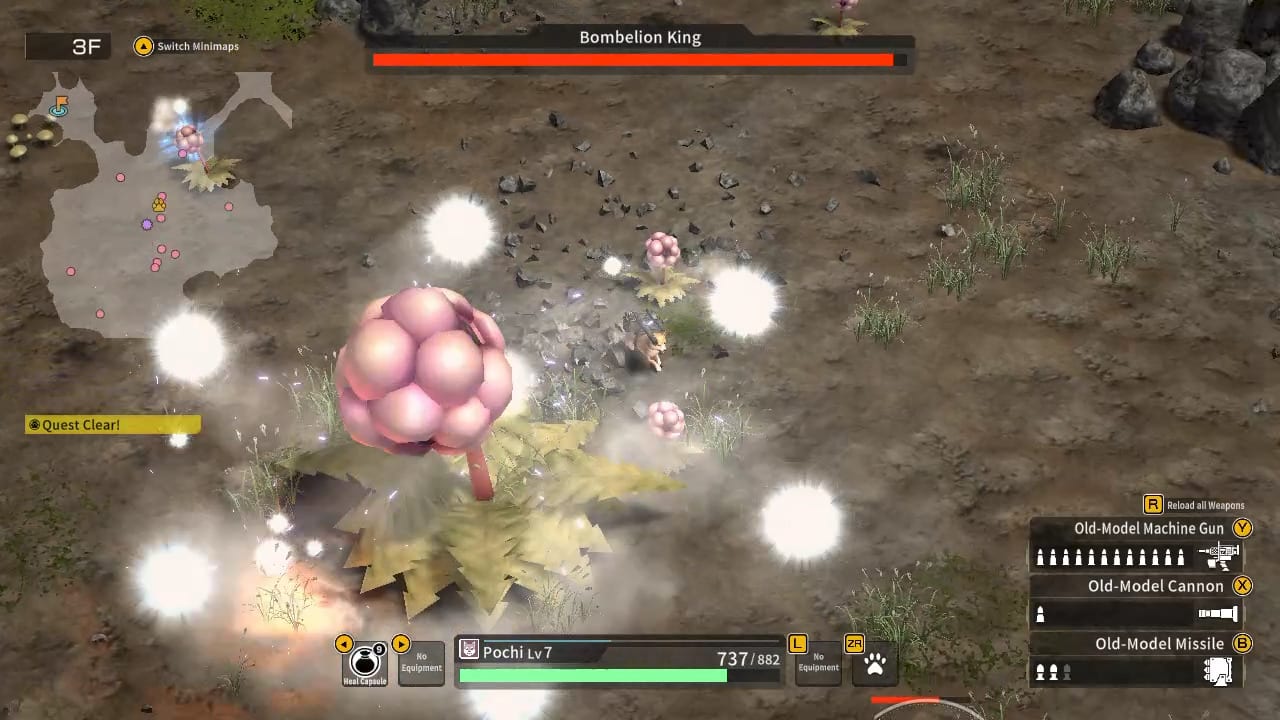Select the Heal Capsule item icon
Screen dimensions: 1280x720
[364, 660]
